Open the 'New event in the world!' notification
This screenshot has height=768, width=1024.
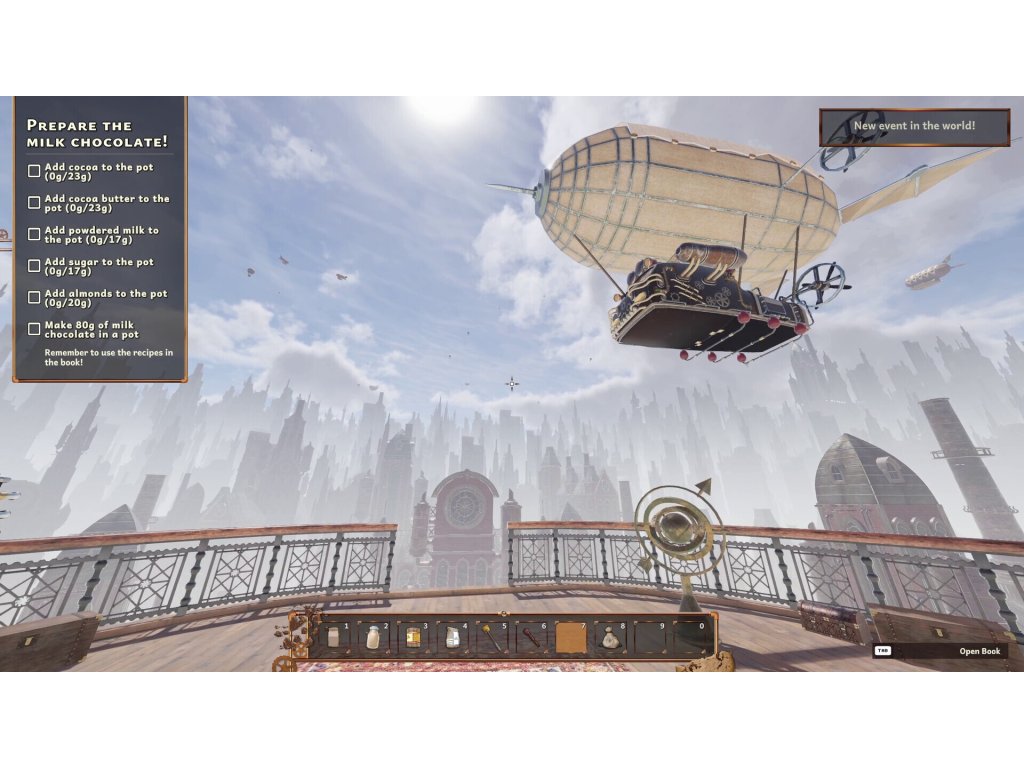[x=914, y=127]
